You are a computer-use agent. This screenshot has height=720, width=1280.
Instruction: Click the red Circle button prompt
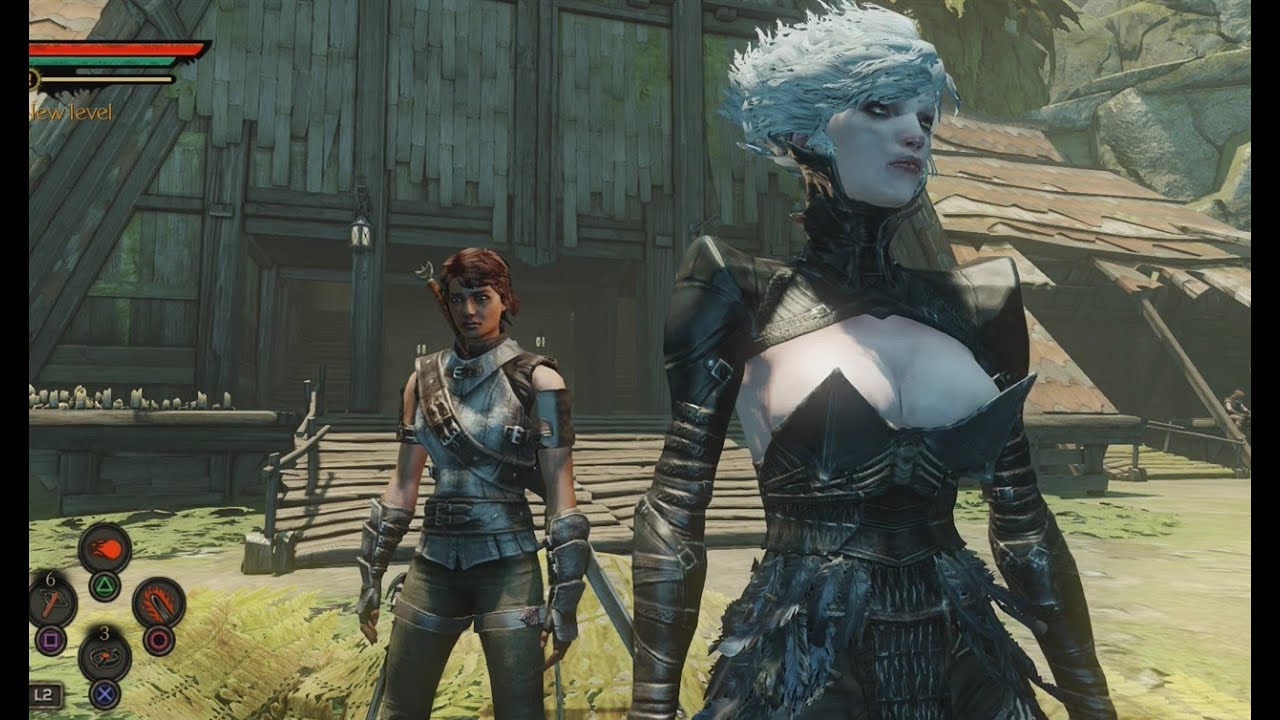pyautogui.click(x=157, y=639)
